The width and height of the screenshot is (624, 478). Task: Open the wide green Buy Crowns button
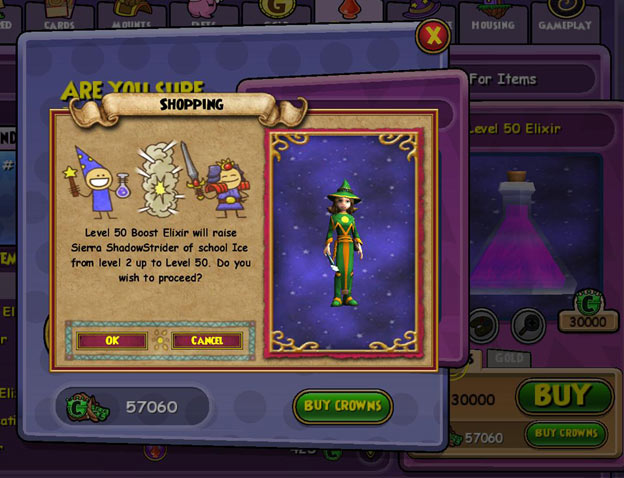tap(342, 406)
